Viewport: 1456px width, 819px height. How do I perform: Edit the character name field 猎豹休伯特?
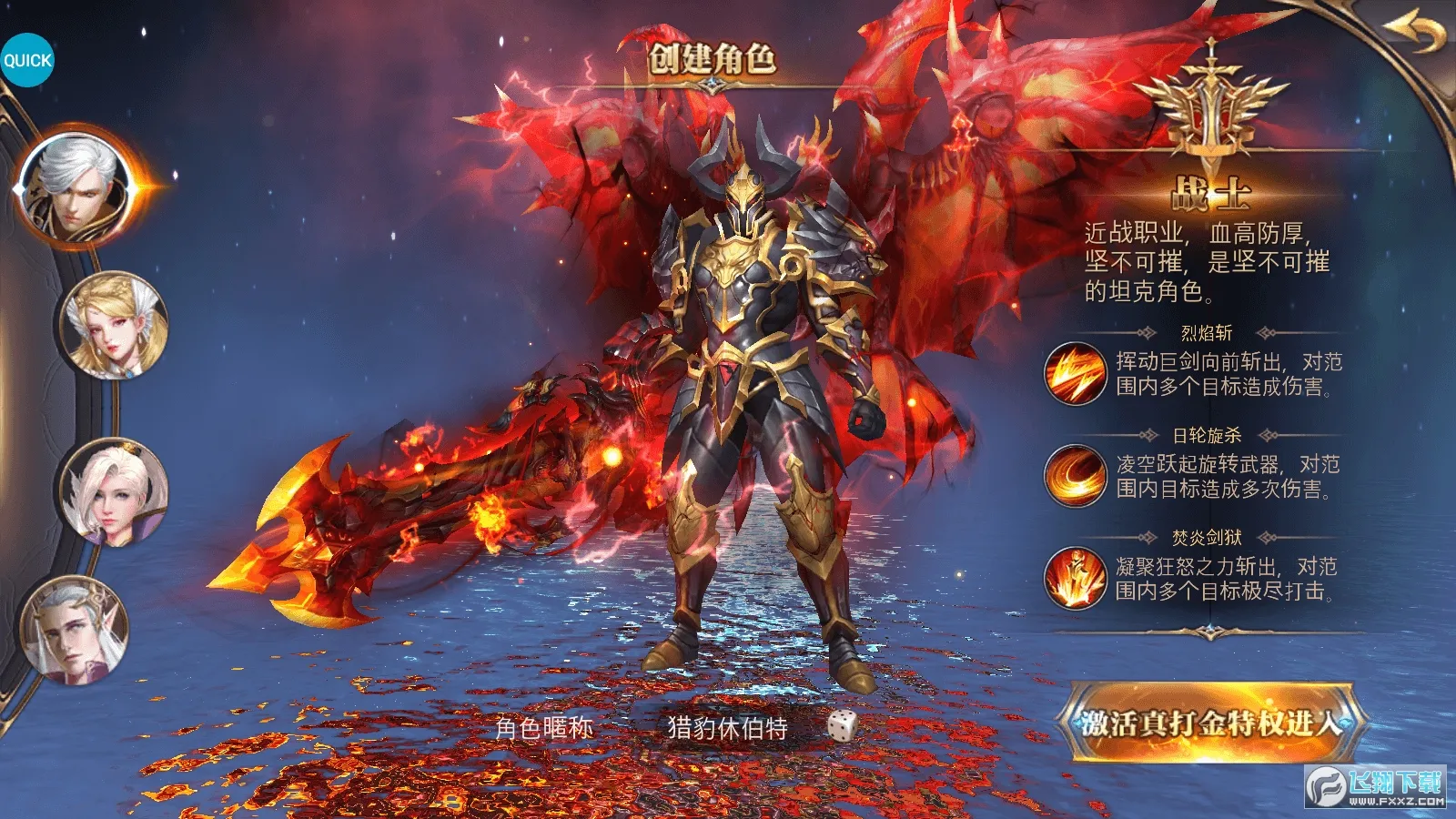[x=727, y=728]
